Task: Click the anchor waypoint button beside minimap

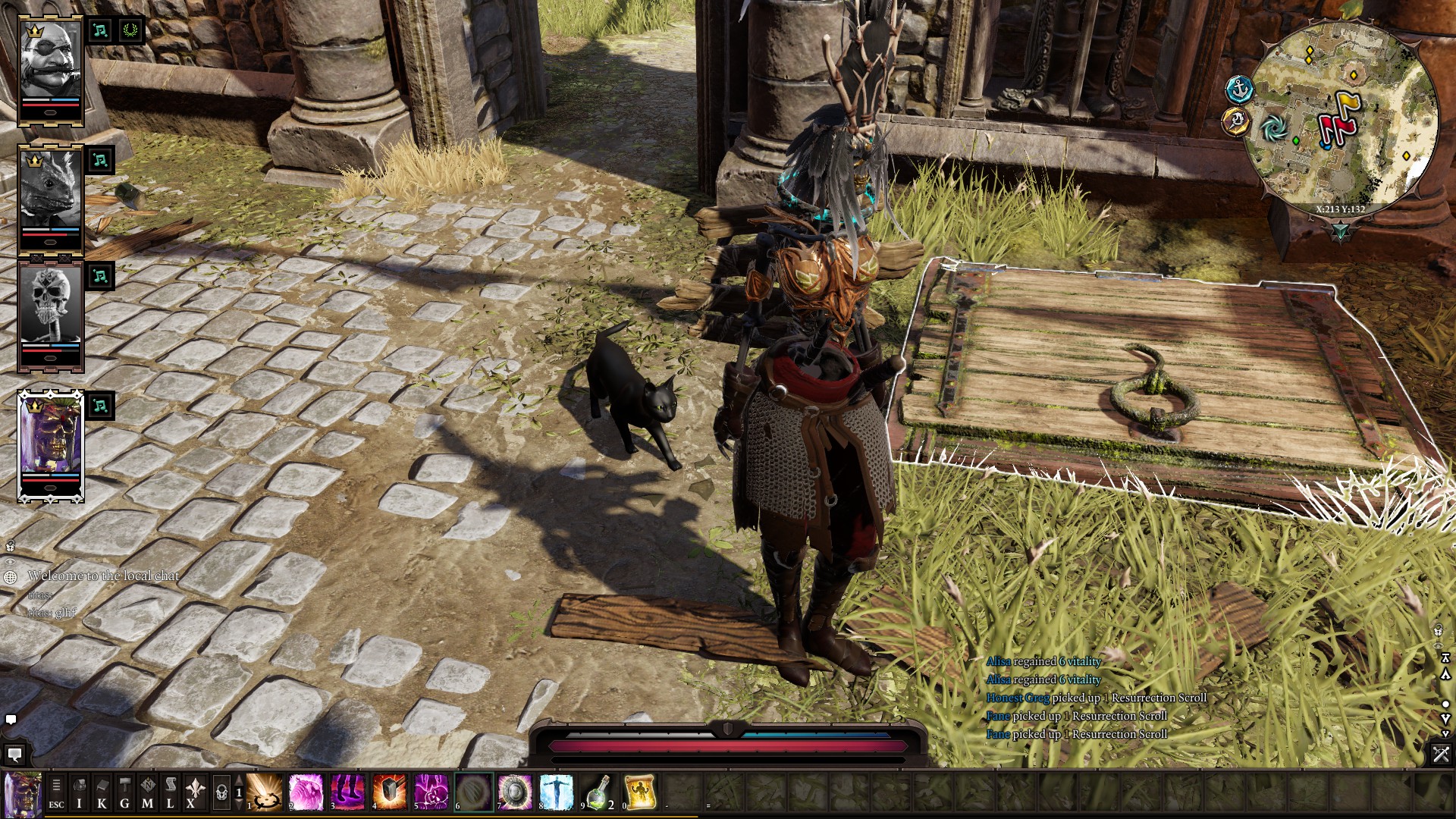Action: pyautogui.click(x=1240, y=89)
